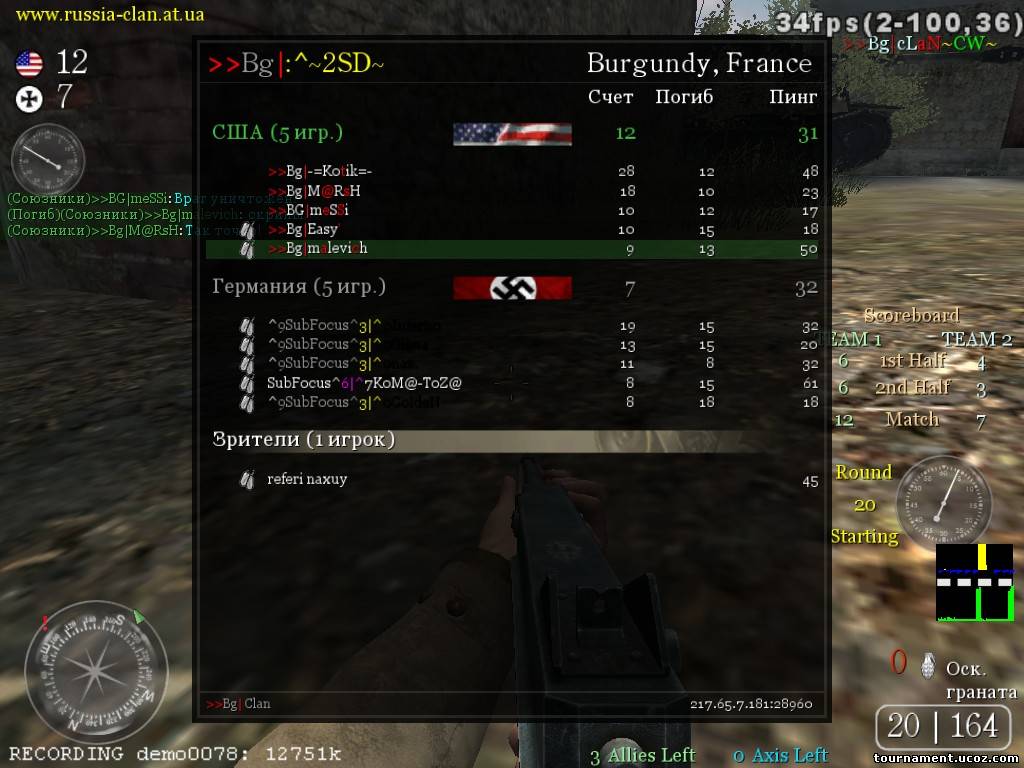This screenshot has width=1024, height=768.
Task: Select the KoM@-ToZ@ player row
Action: [x=364, y=383]
